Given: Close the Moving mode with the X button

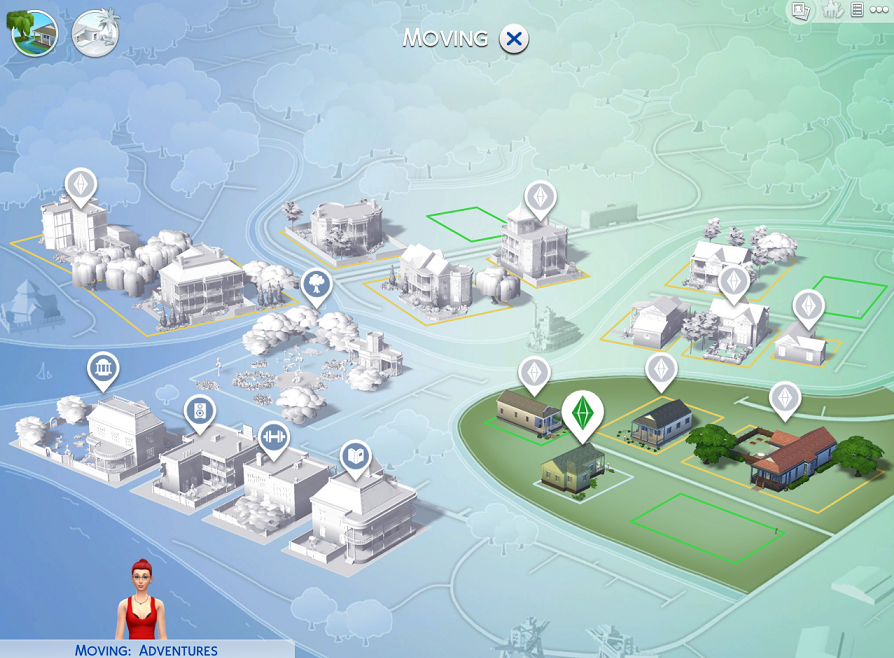Looking at the screenshot, I should [x=514, y=39].
